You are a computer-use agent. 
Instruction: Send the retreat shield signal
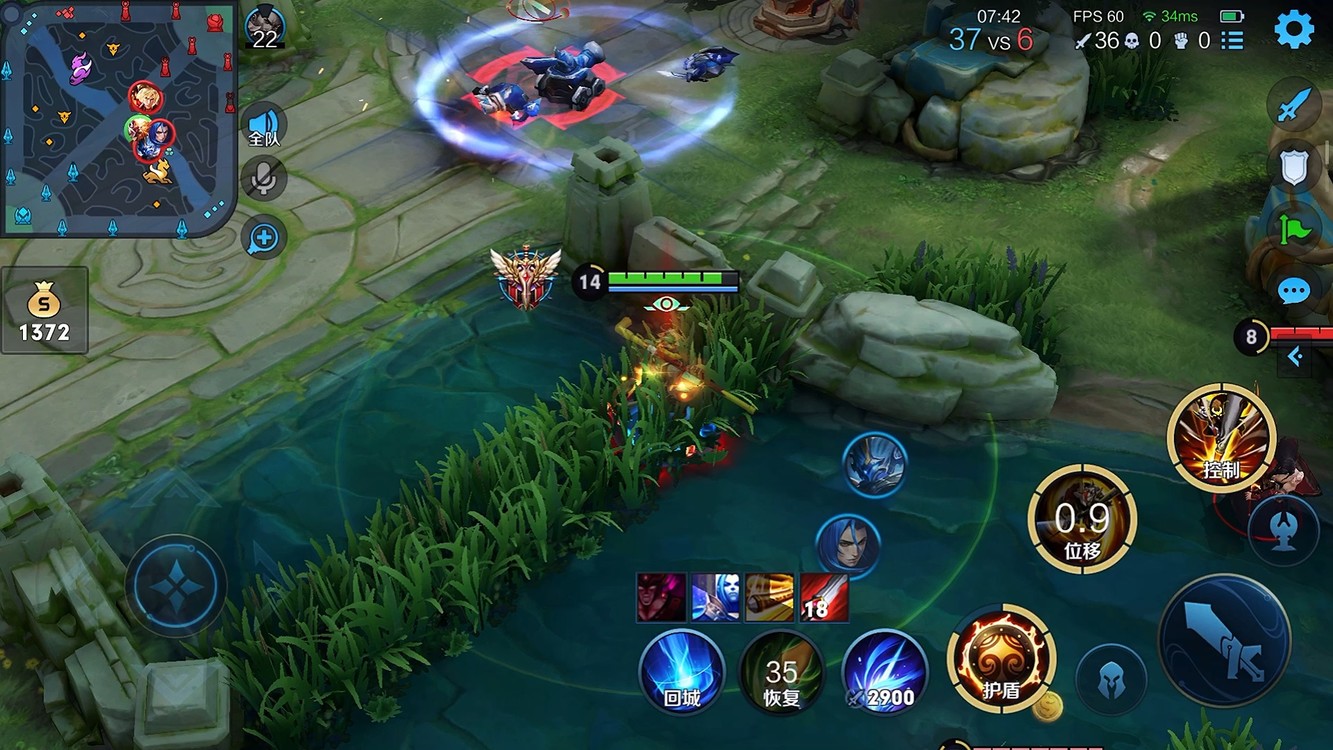[1294, 167]
